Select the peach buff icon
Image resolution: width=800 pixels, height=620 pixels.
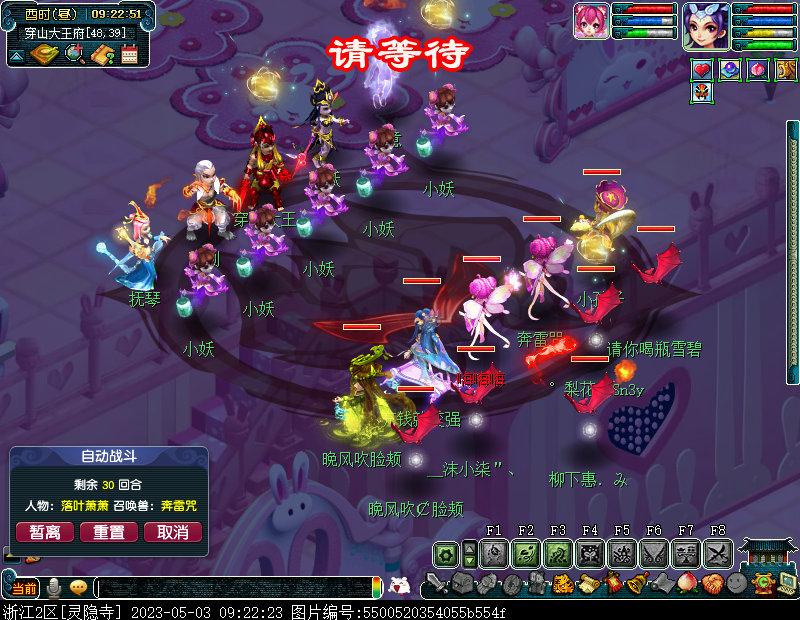[x=757, y=70]
